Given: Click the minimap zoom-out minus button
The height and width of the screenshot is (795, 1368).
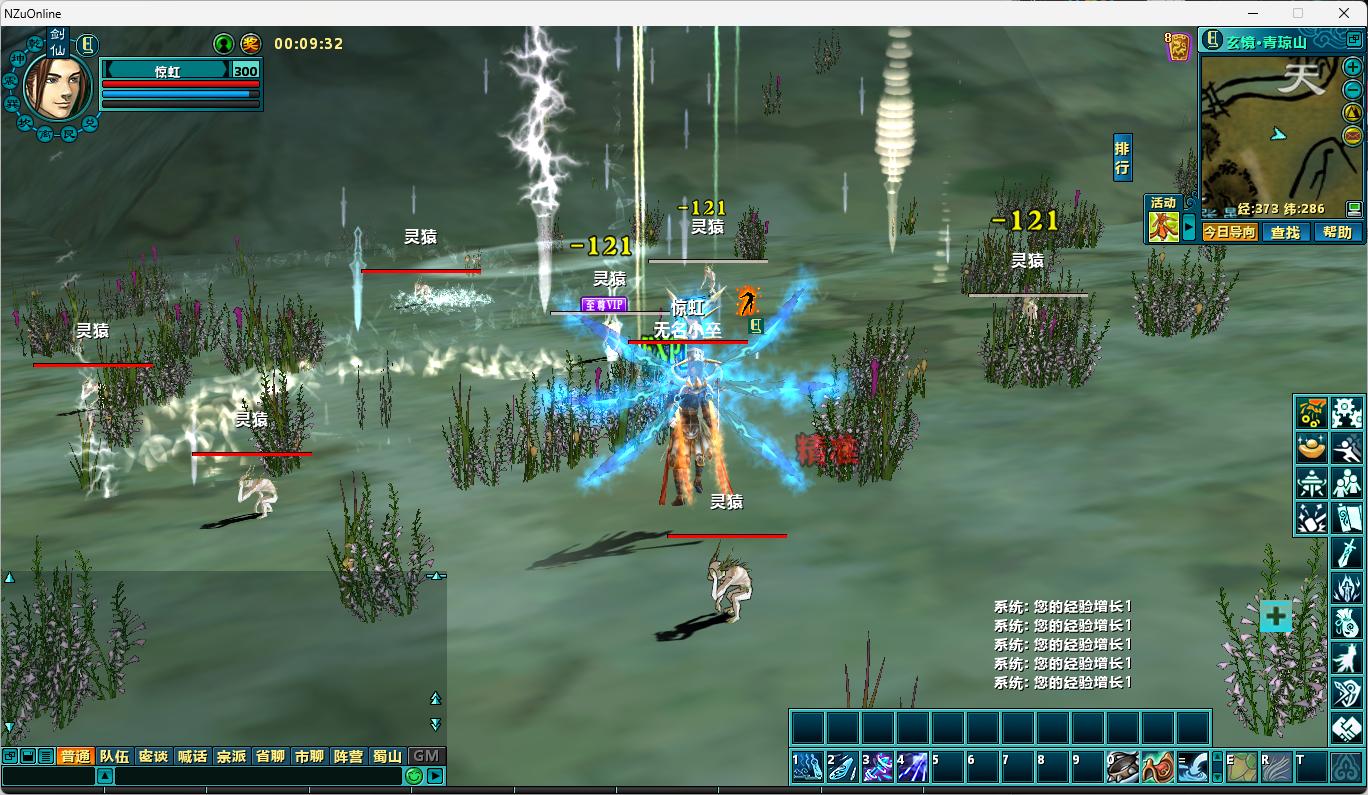Looking at the screenshot, I should [x=1352, y=89].
